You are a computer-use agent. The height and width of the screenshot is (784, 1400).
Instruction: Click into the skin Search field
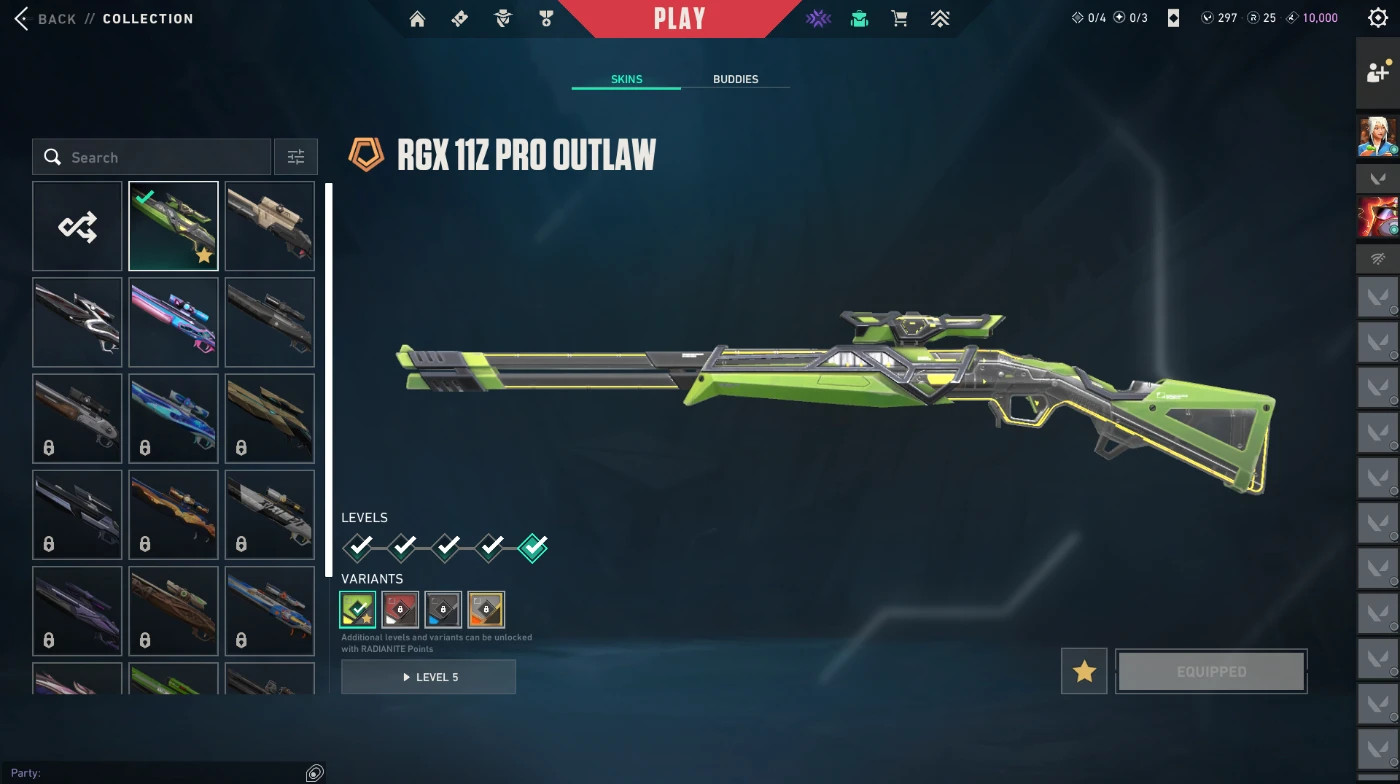[160, 157]
